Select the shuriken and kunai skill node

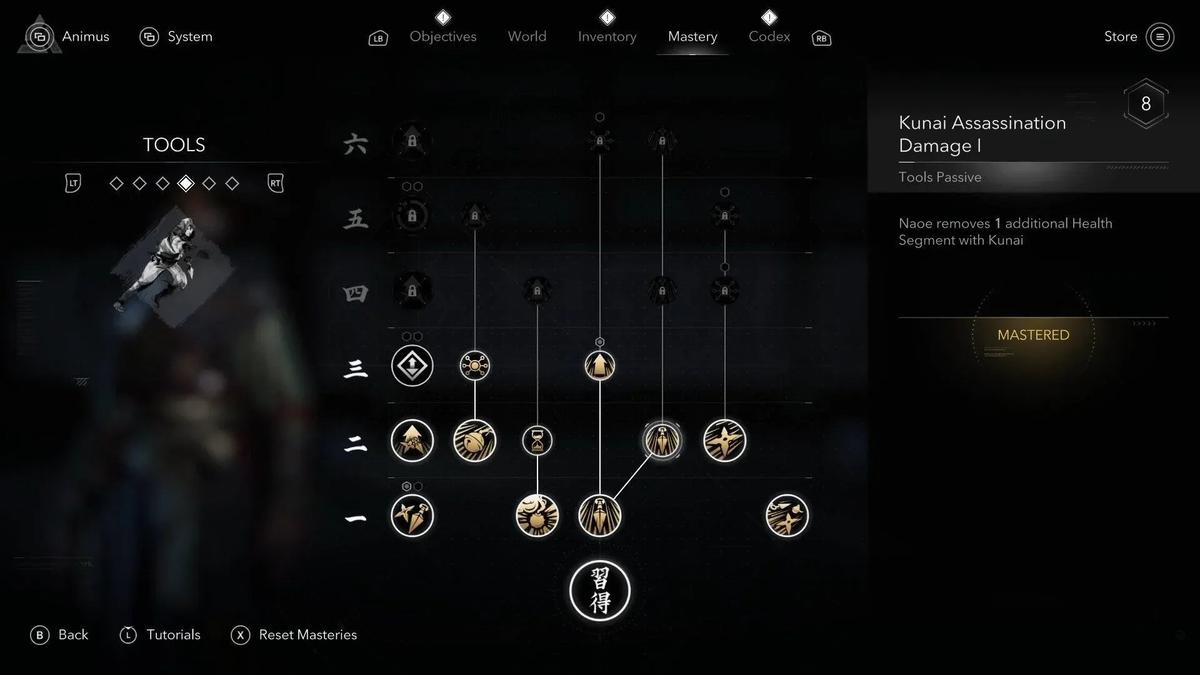click(412, 516)
